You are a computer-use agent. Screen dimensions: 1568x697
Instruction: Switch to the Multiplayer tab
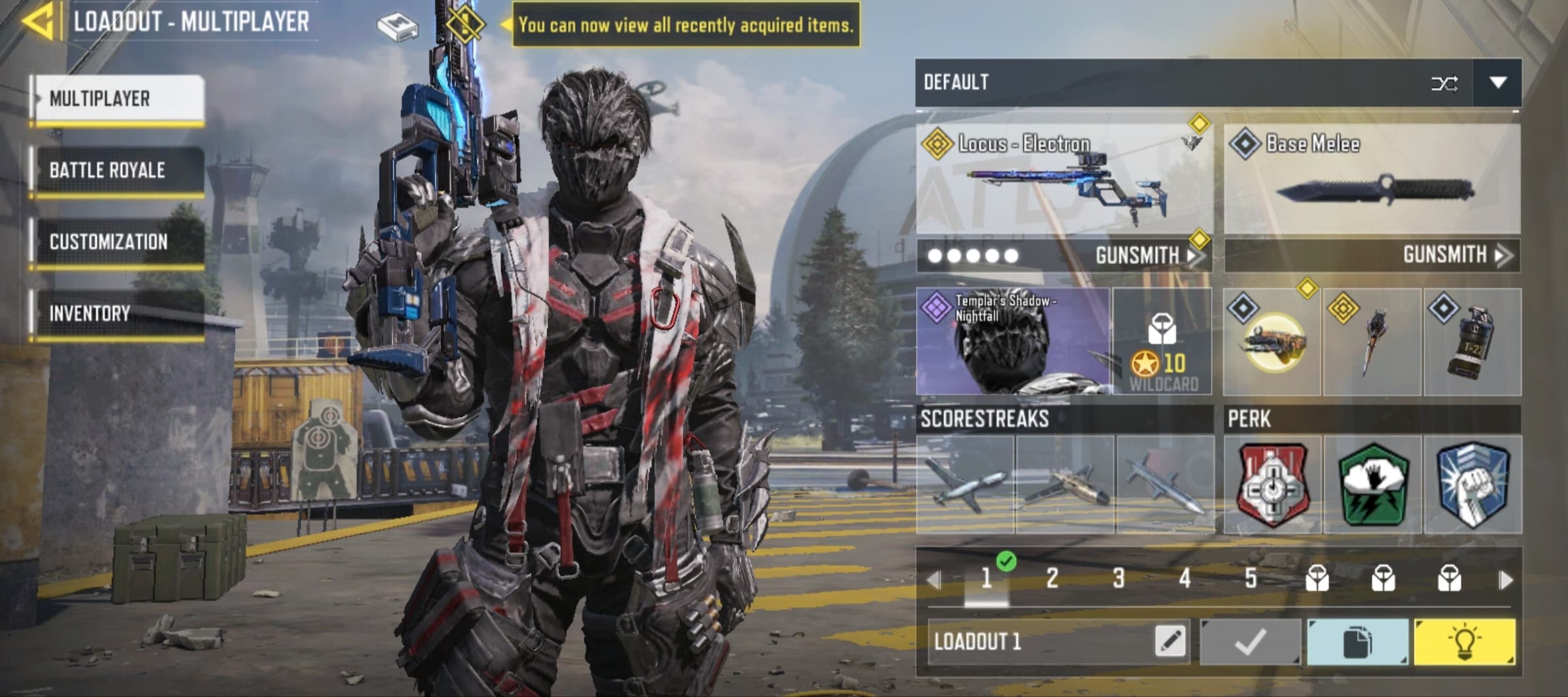click(119, 99)
